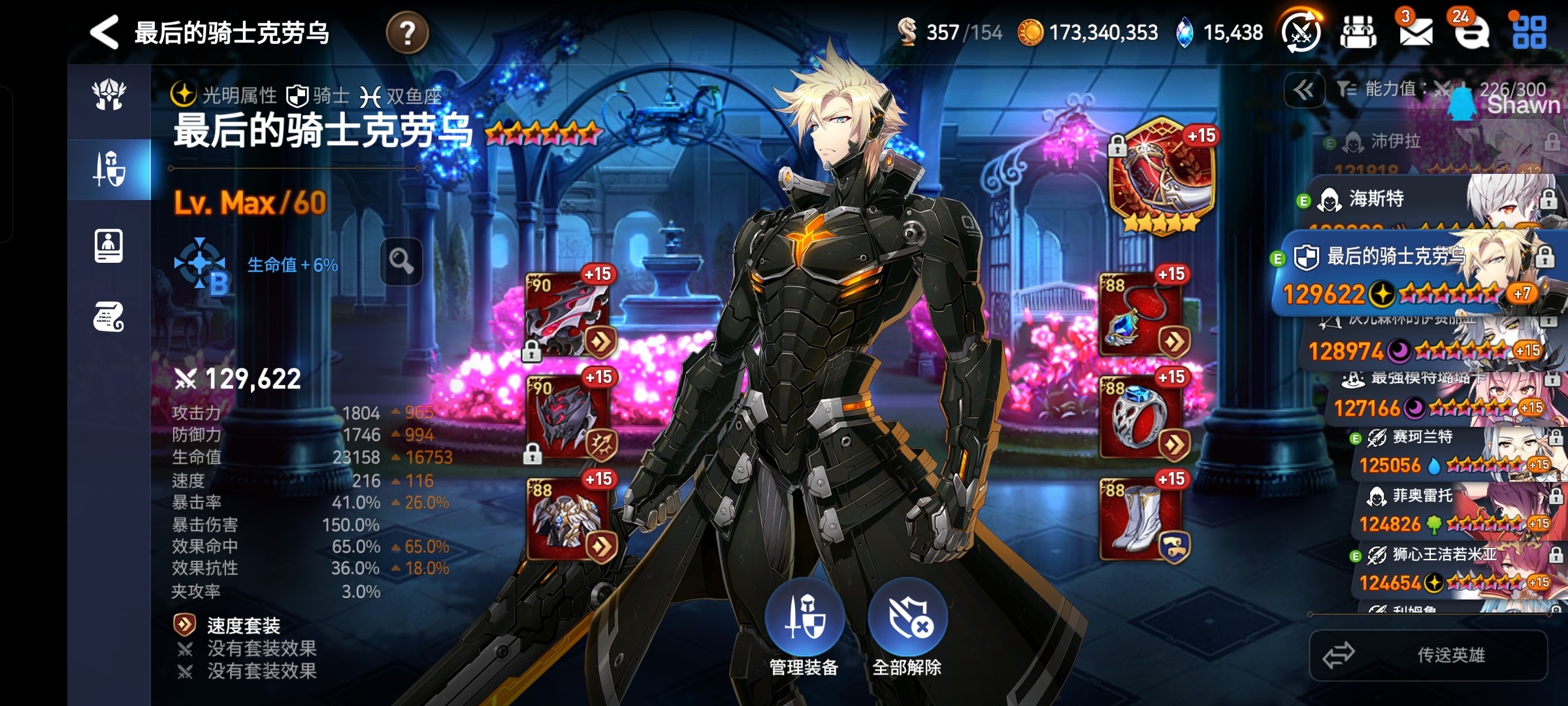Open the equipped artifact slot
This screenshot has height=706, width=1568.
click(1162, 173)
